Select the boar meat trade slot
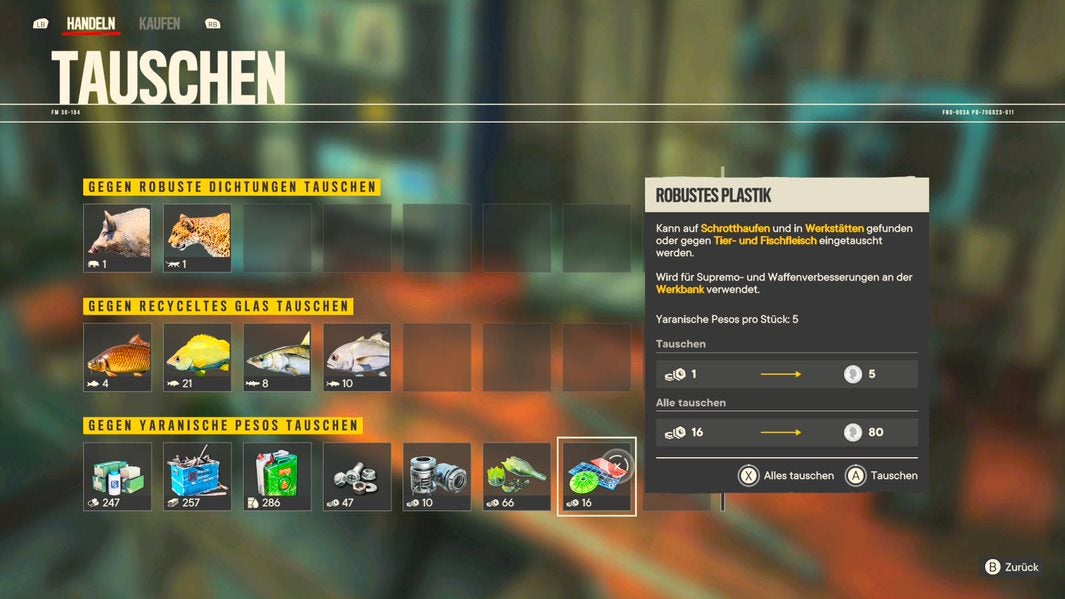This screenshot has height=599, width=1065. [117, 238]
